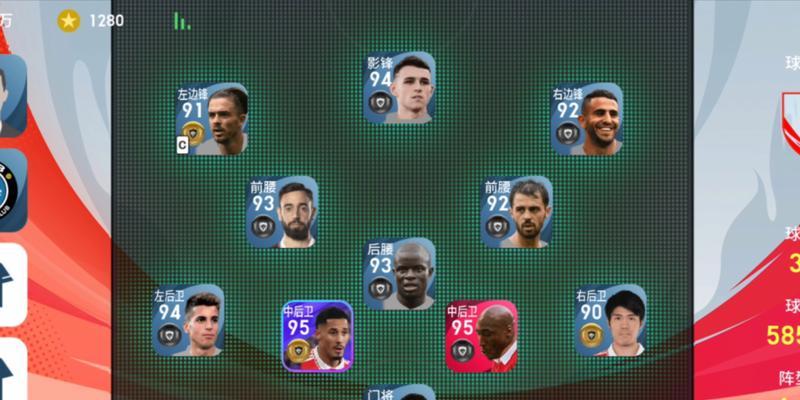Select the 前腰 attacking midfielder rated 93
Screen dimensions: 800x400
283,212
